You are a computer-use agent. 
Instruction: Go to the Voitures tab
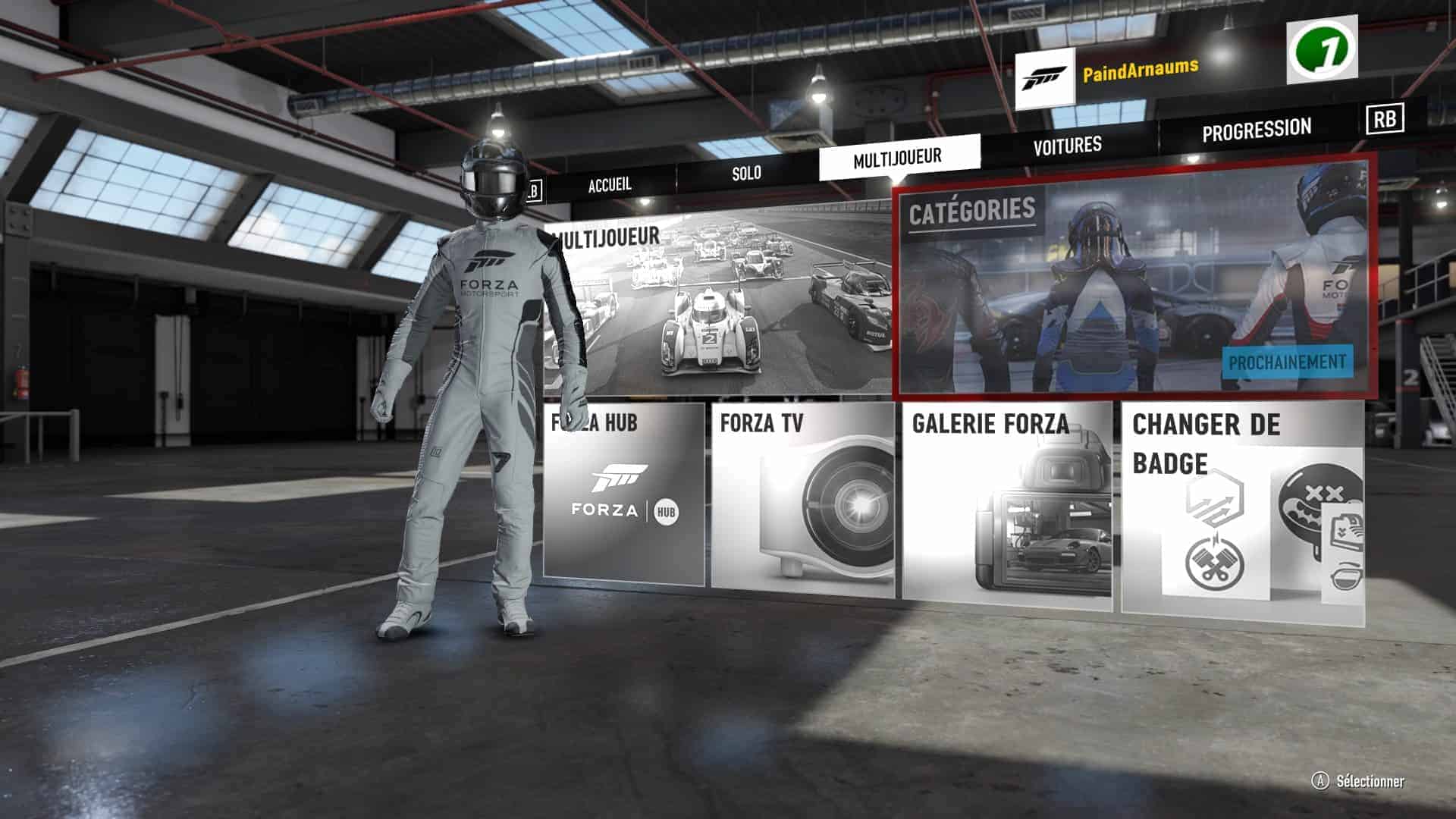pyautogui.click(x=1067, y=144)
